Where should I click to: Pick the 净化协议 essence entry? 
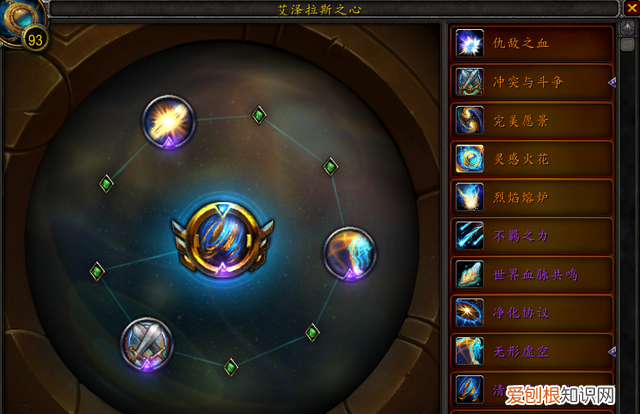coord(532,311)
